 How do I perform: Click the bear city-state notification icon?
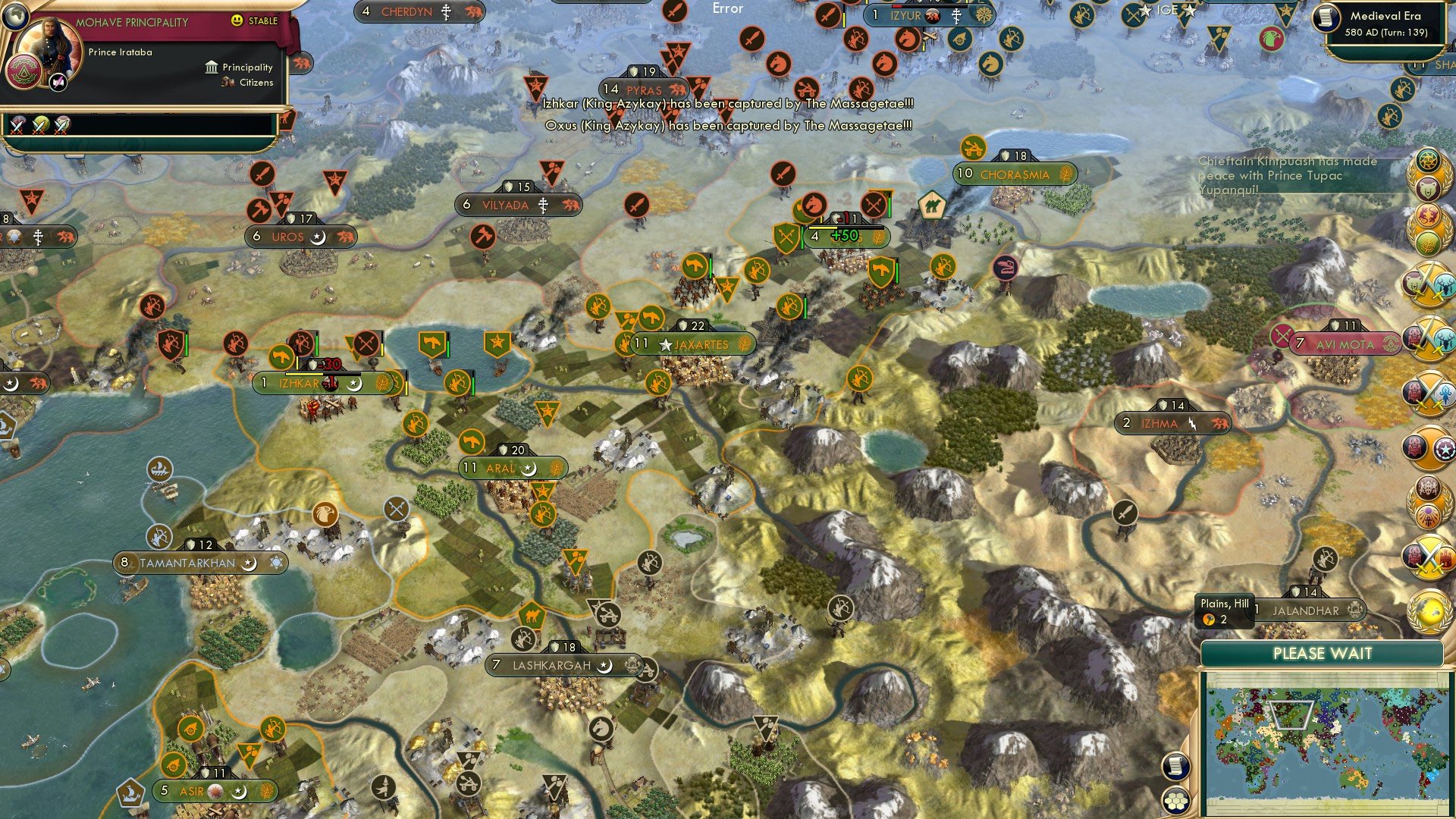click(1428, 188)
